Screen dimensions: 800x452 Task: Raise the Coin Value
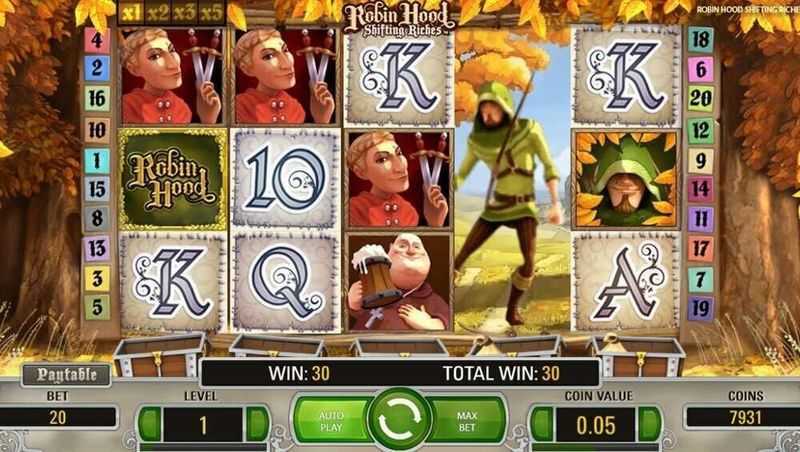coord(650,422)
